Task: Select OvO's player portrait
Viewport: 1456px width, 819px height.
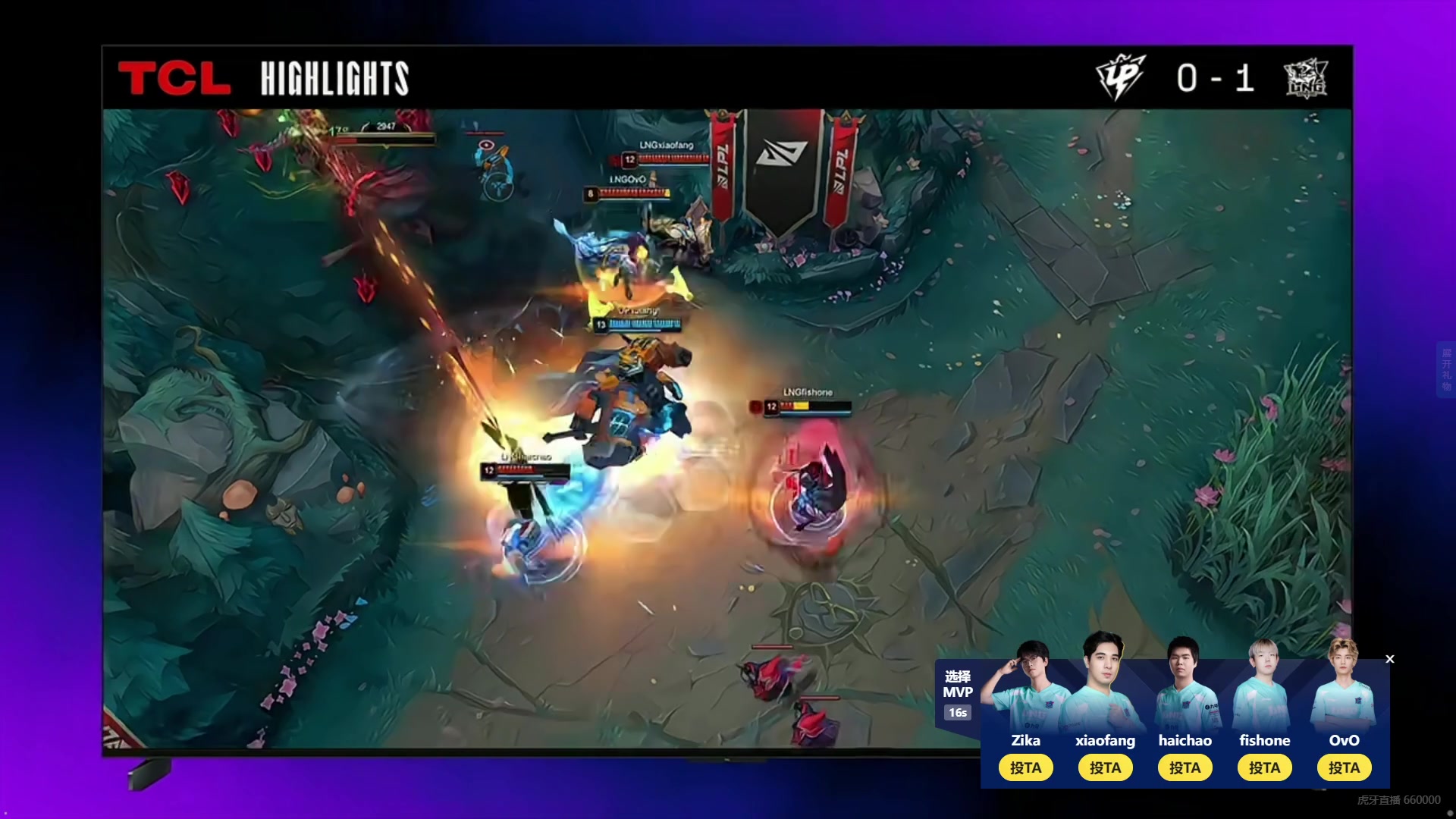Action: pos(1344,685)
